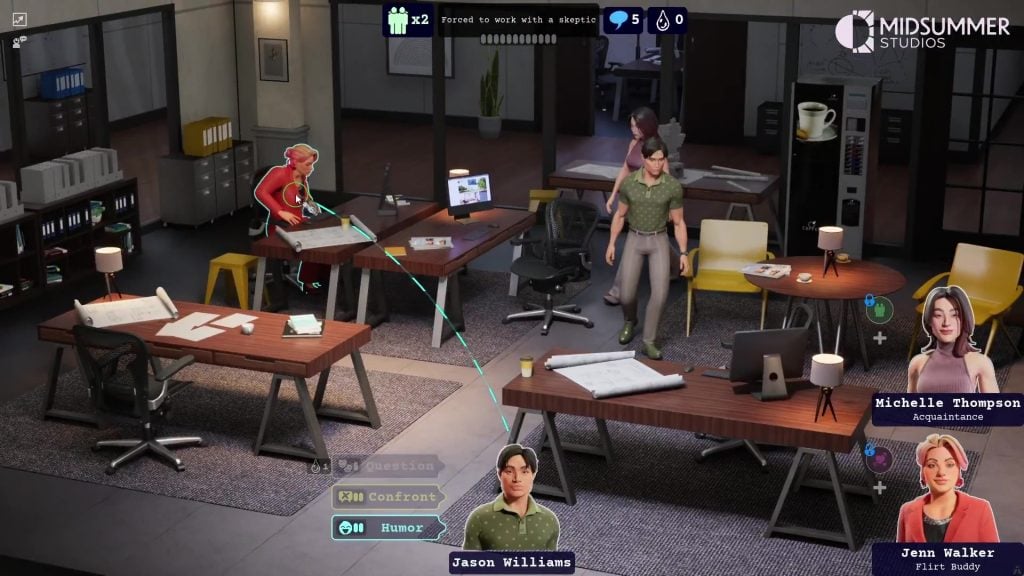Image resolution: width=1024 pixels, height=576 pixels.
Task: Click the locked heart icon beside Jenn Walker
Action: click(x=878, y=458)
